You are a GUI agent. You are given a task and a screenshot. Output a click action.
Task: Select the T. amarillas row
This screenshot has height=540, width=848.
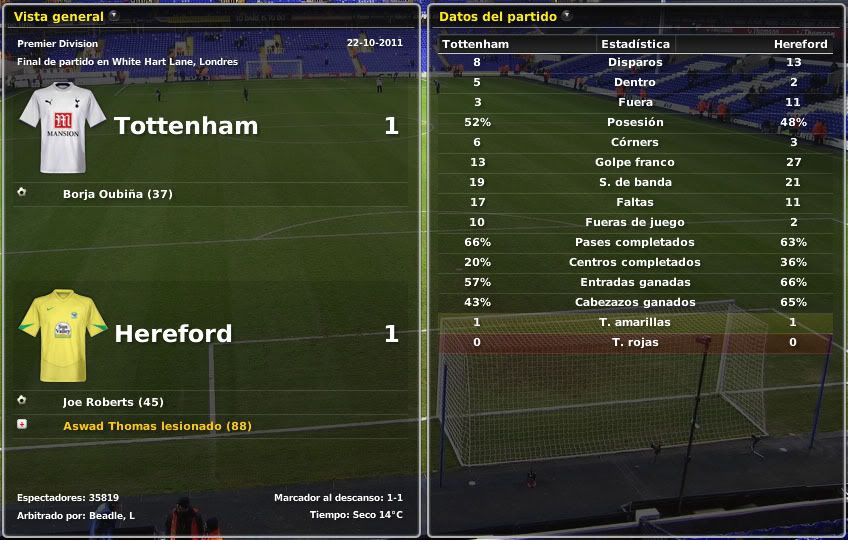point(635,322)
